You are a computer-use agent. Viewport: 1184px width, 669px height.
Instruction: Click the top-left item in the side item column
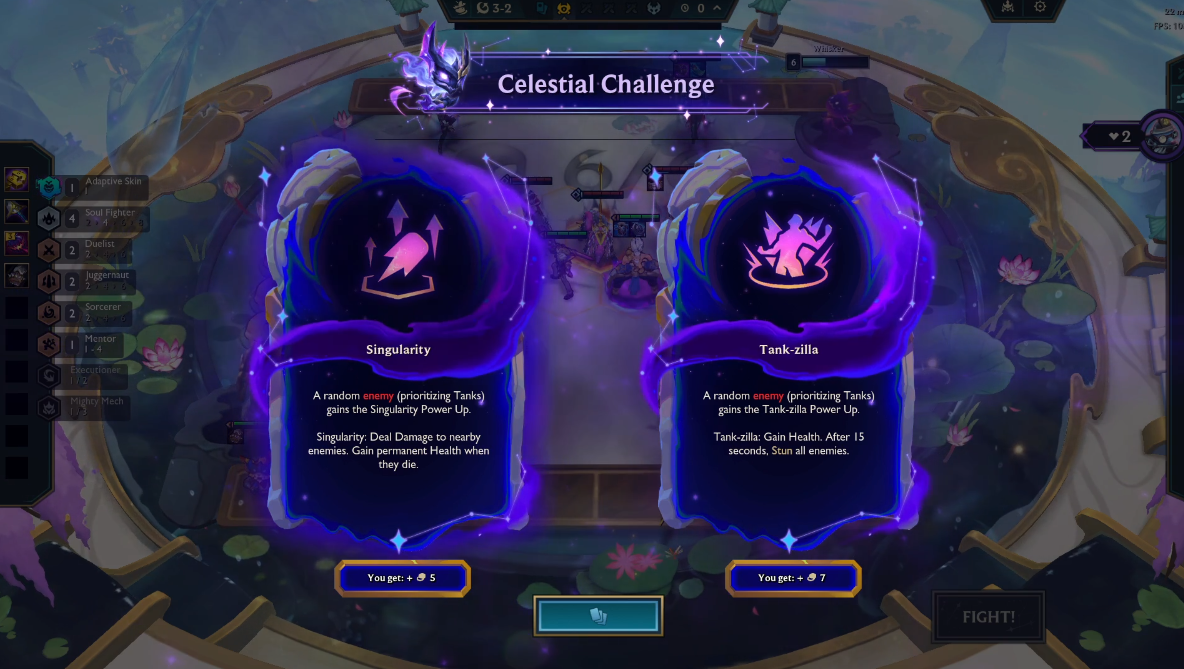tap(16, 179)
